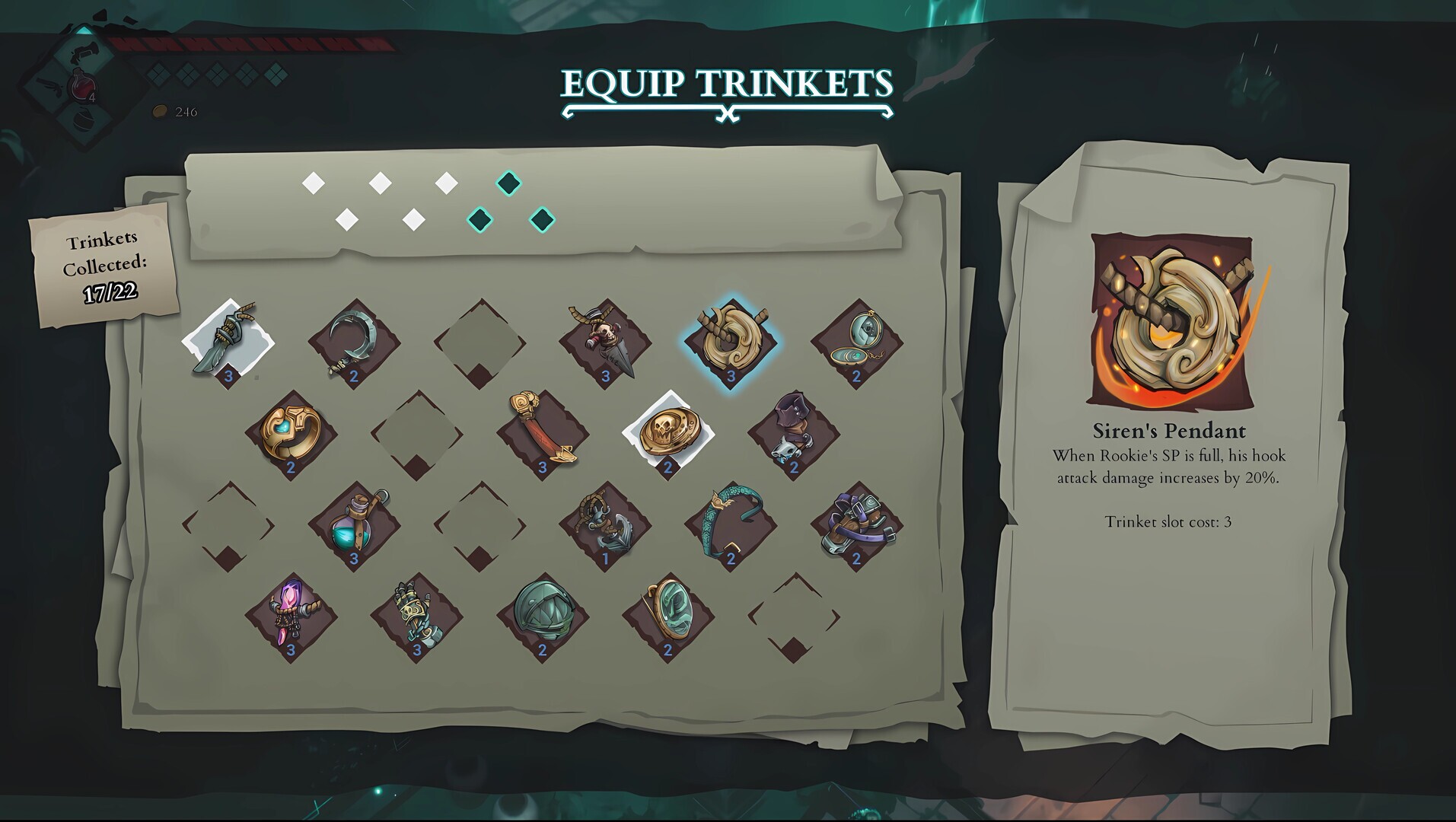Click the potion count icon in the HUD
This screenshot has width=1456, height=822.
point(84,88)
